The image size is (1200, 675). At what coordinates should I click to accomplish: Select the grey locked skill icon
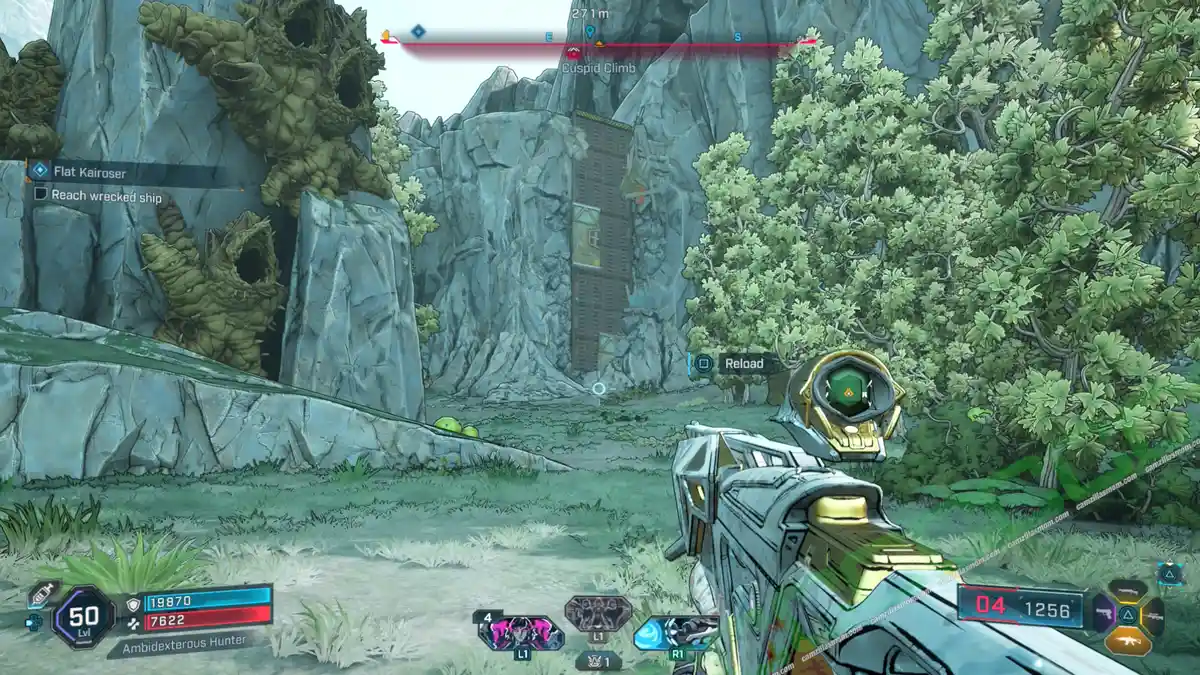(x=597, y=613)
